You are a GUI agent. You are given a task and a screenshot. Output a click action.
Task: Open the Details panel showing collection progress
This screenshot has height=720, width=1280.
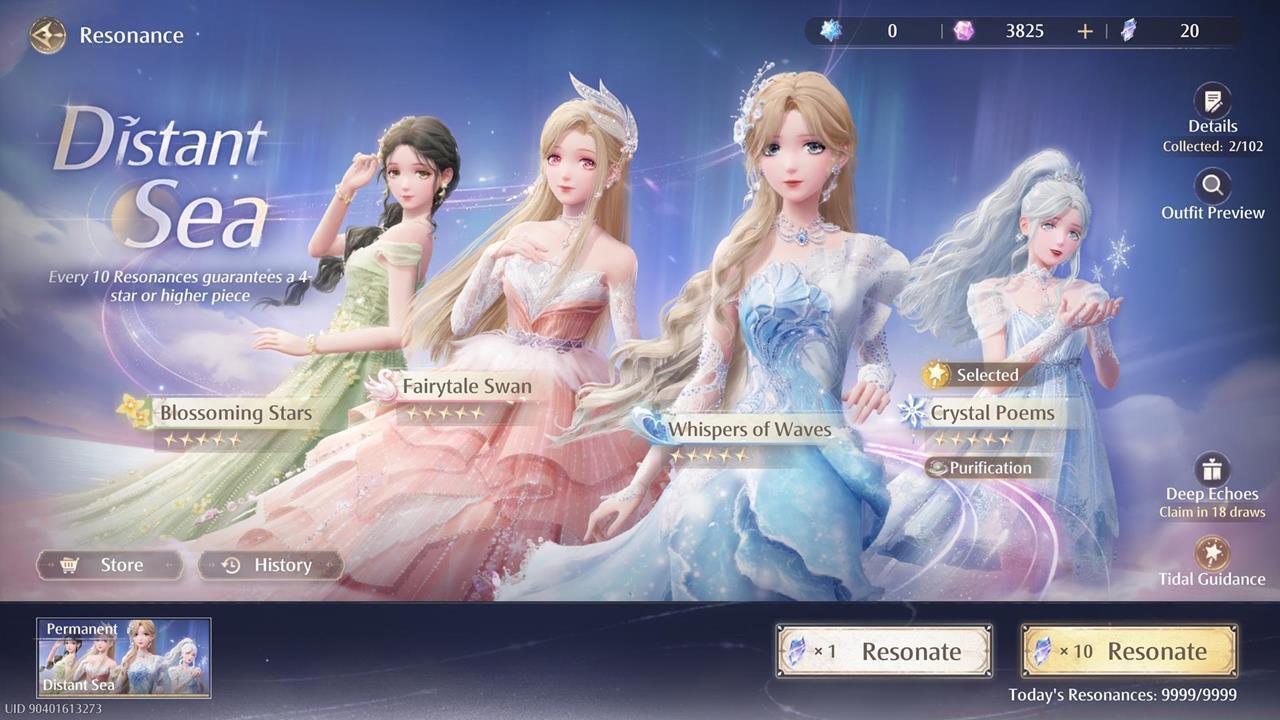(1212, 103)
